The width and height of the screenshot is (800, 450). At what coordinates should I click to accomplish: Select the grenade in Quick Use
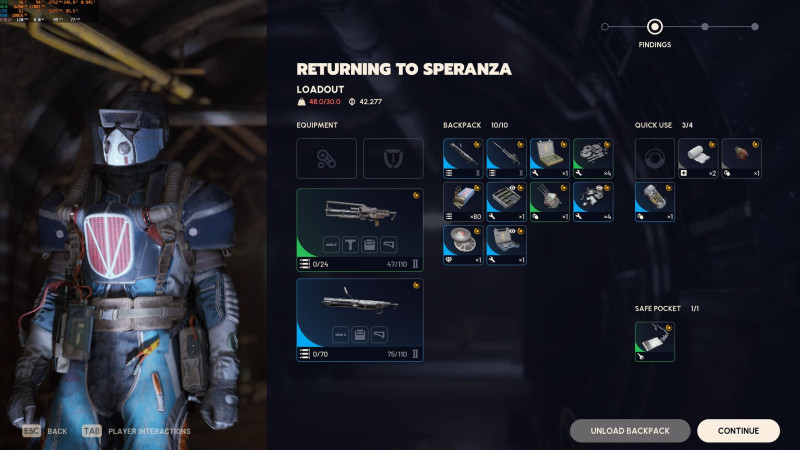[x=741, y=158]
